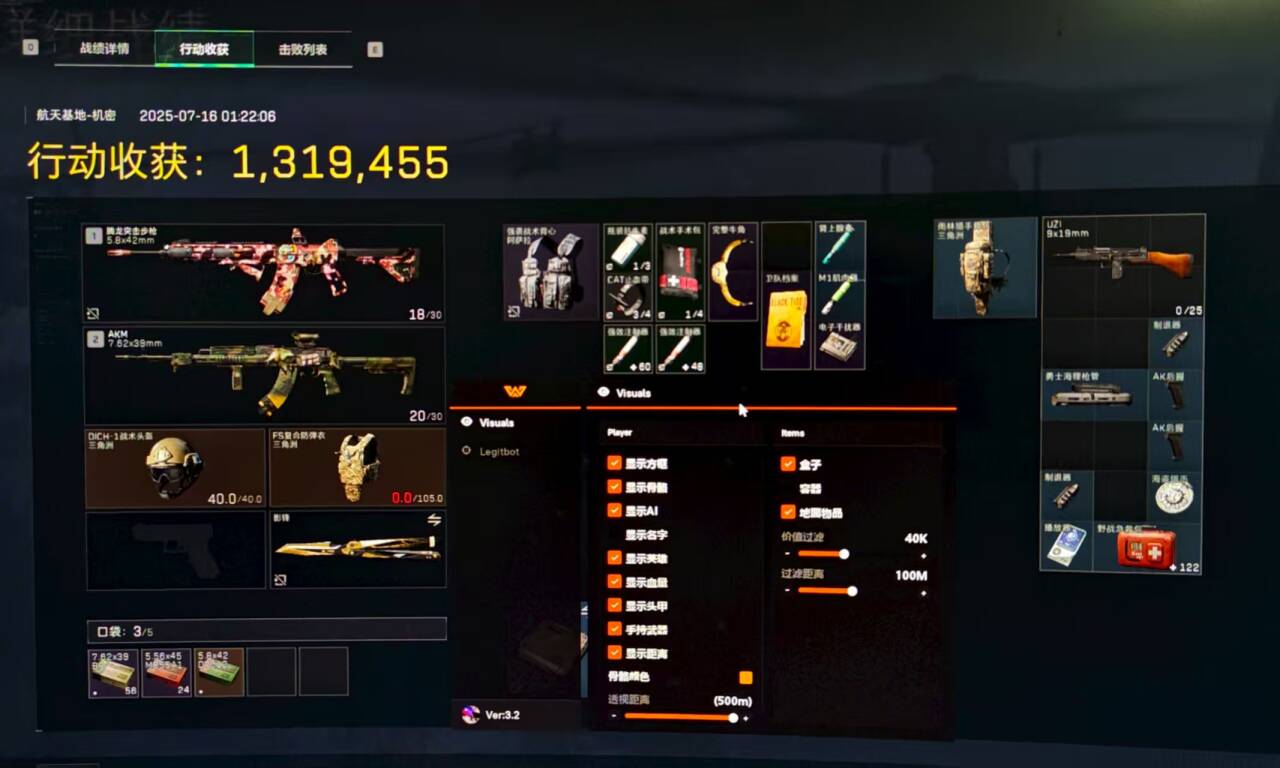Select the 强袭战术背心 chest rig slot

click(x=550, y=271)
